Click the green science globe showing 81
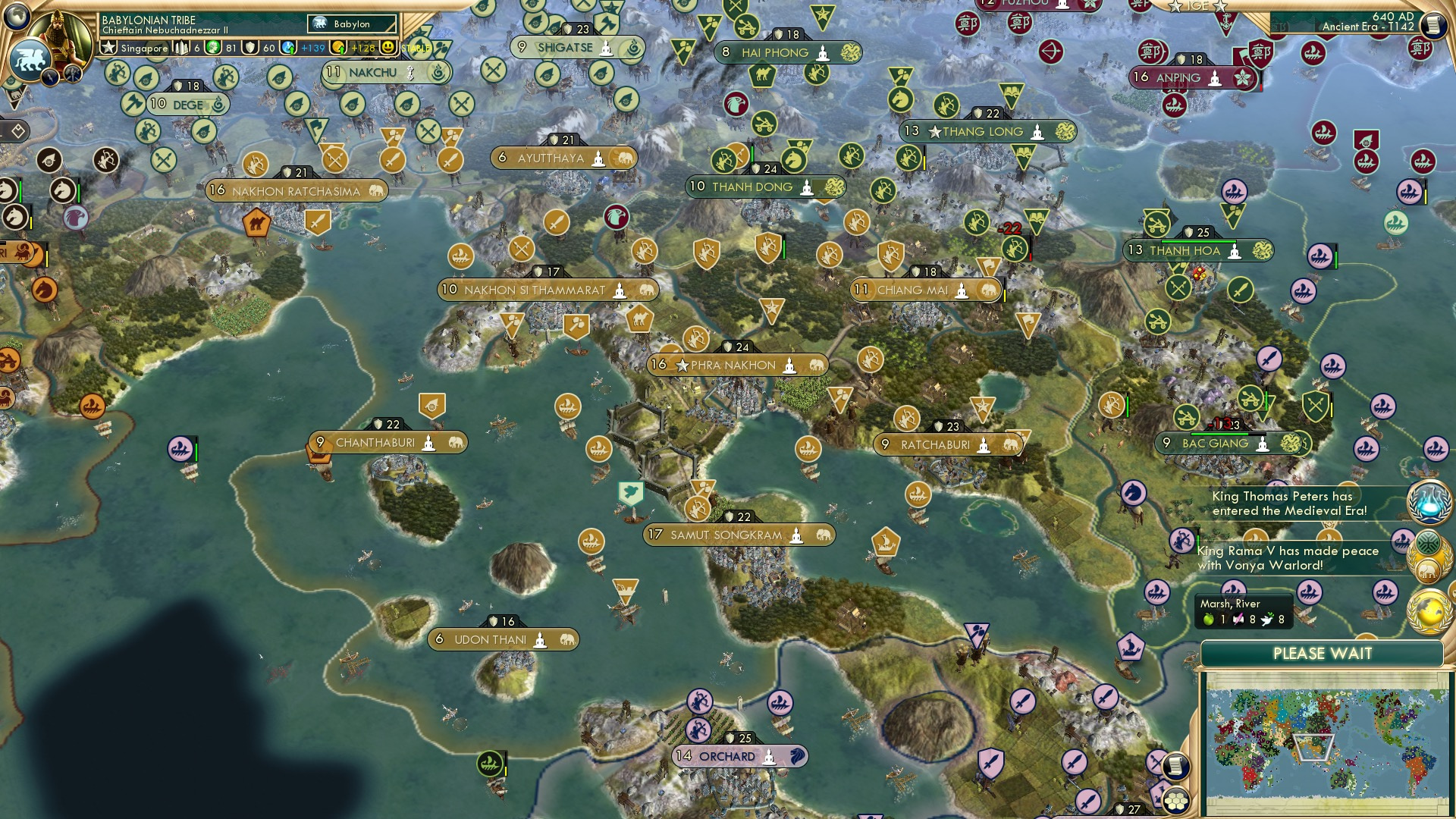The image size is (1456, 819). (x=212, y=47)
